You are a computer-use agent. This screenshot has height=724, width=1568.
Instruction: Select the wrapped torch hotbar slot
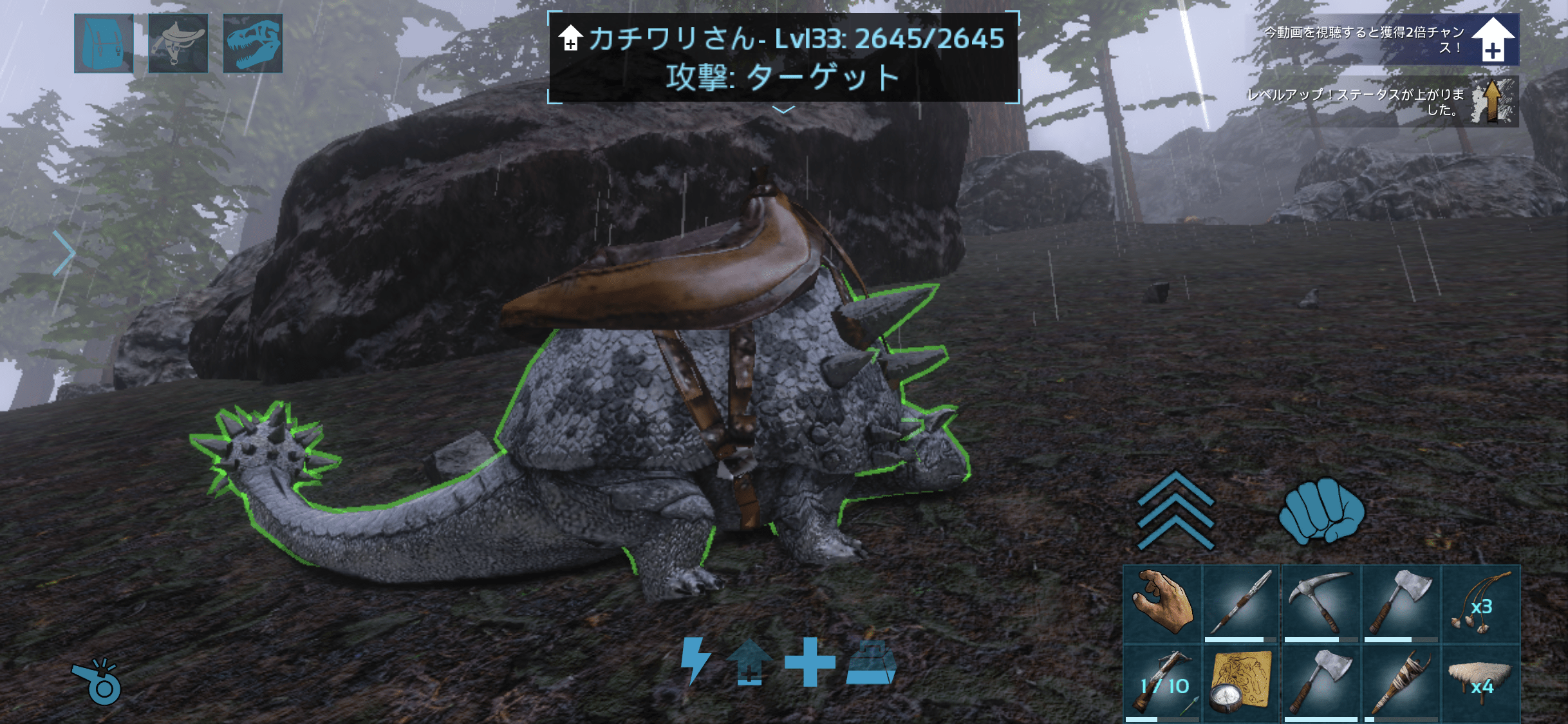point(1401,683)
